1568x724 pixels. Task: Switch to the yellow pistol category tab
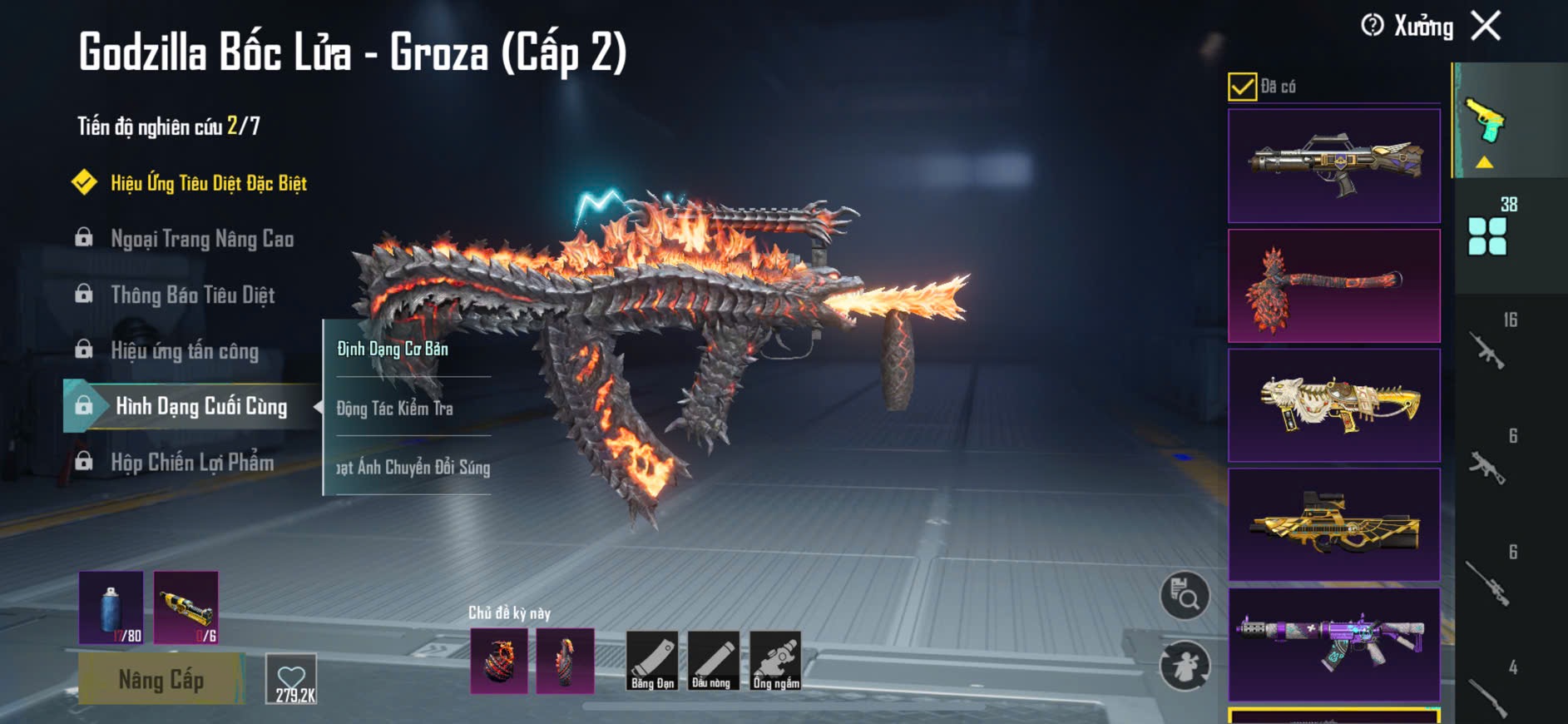tap(1486, 121)
